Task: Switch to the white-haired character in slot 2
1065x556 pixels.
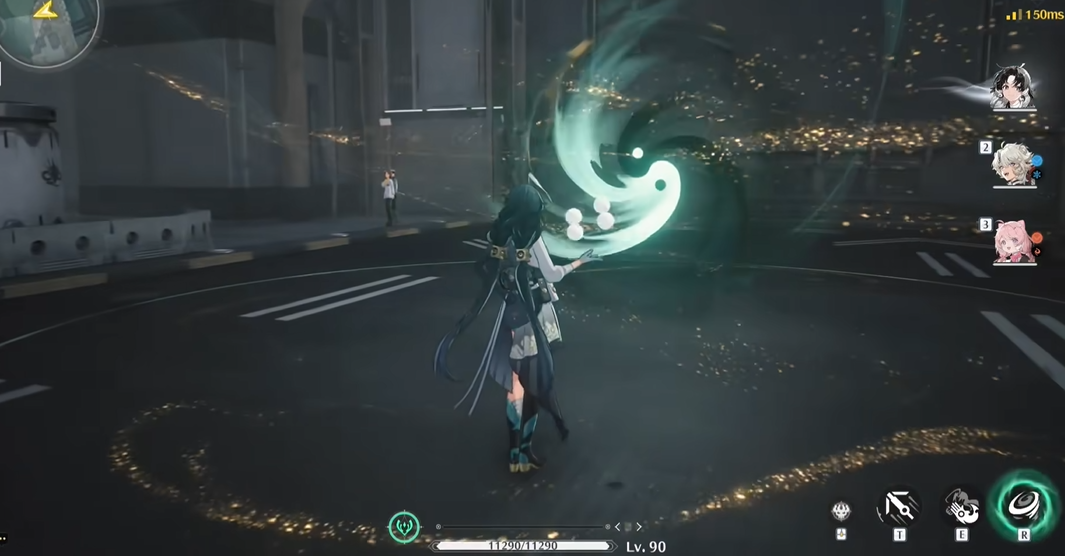Action: (1012, 165)
